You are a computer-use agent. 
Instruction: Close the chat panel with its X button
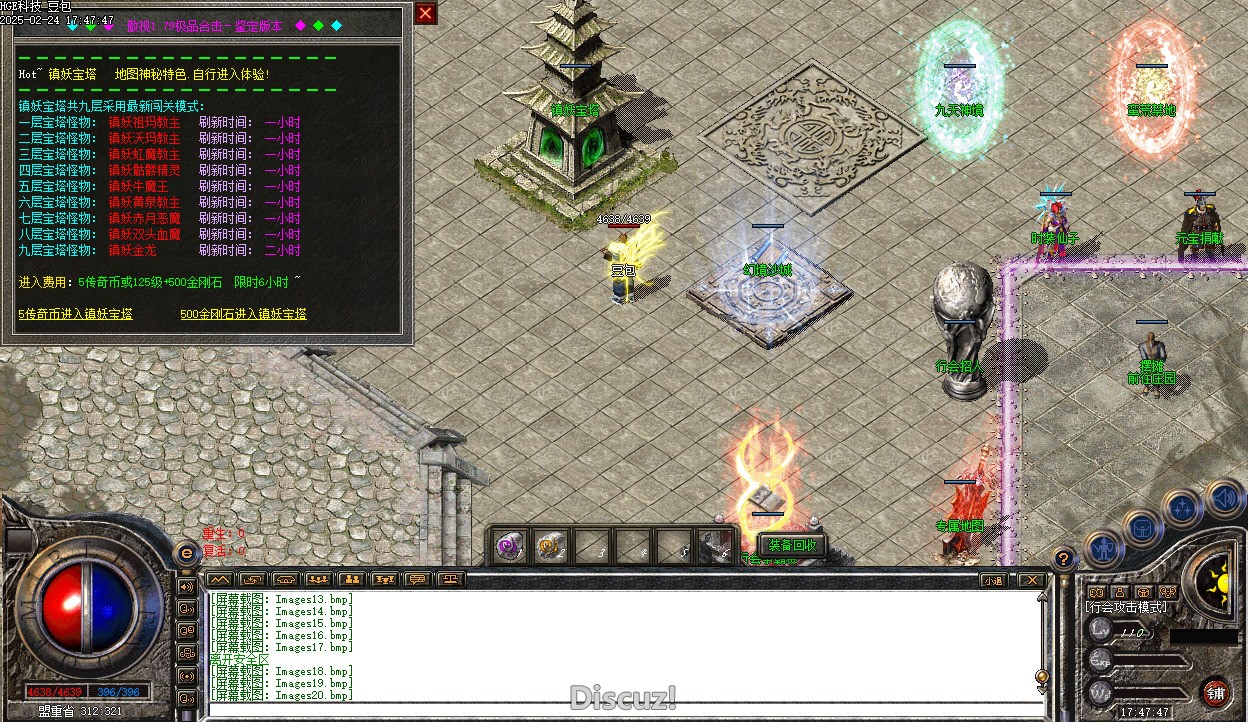pyautogui.click(x=1030, y=580)
